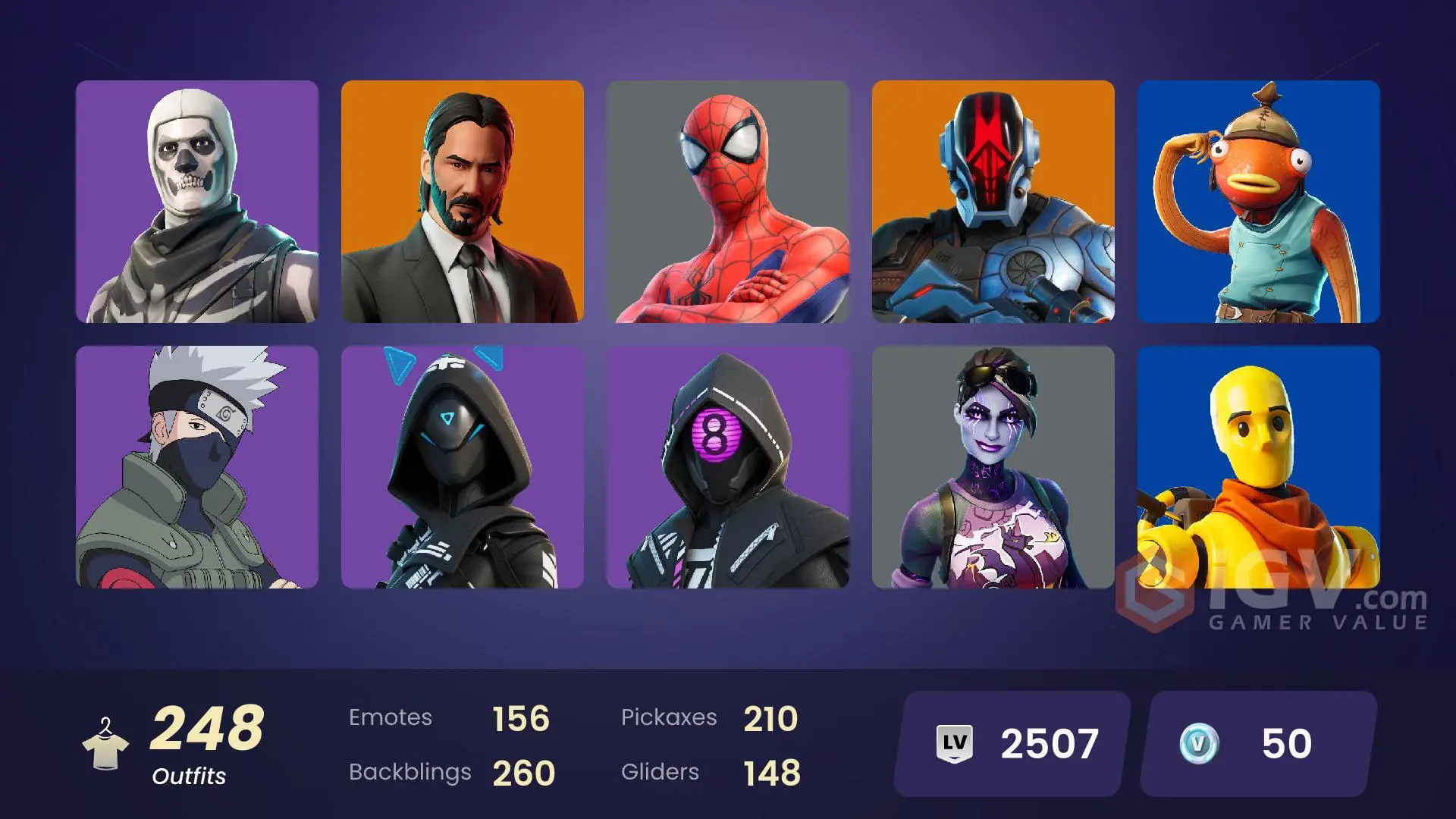
Task: Open the John Wick skin preview
Action: tap(463, 205)
